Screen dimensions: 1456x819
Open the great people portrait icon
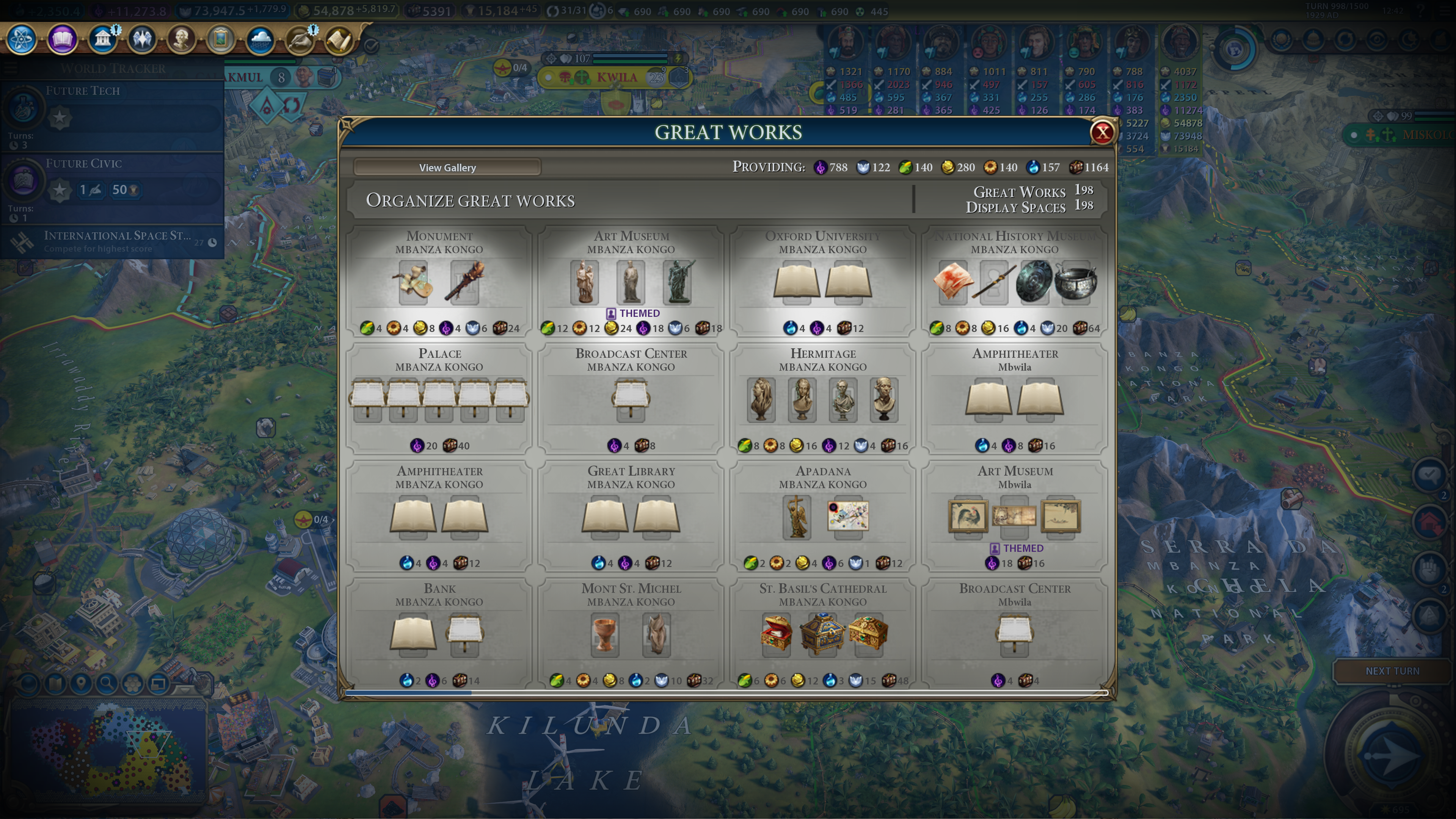pyautogui.click(x=181, y=39)
